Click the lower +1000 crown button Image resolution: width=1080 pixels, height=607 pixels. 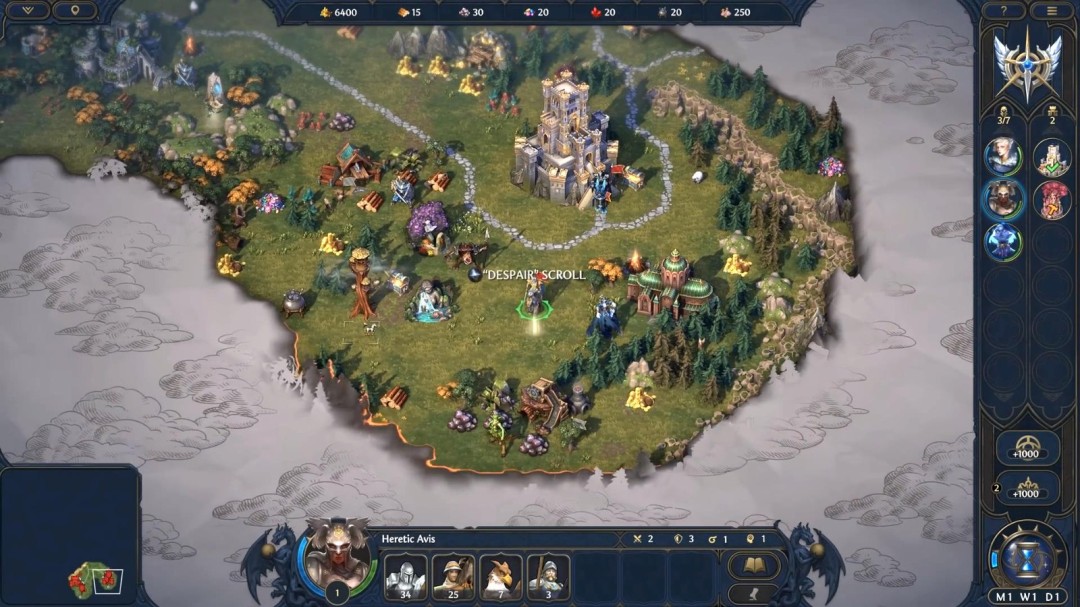(1026, 488)
